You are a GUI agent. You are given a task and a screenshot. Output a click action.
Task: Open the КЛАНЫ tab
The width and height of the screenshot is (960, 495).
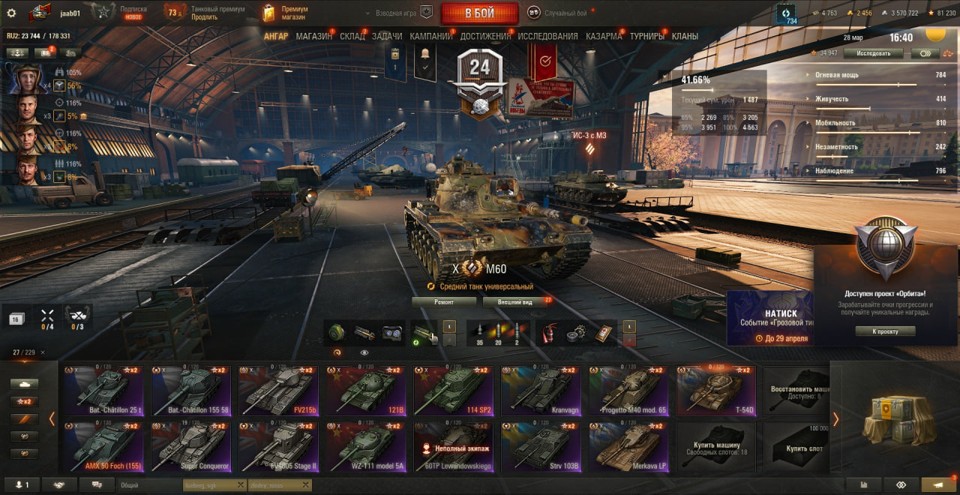click(x=685, y=36)
